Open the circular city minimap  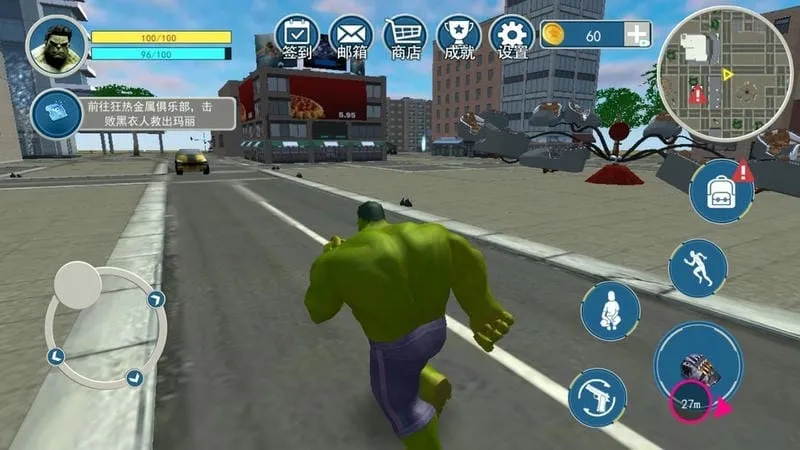point(727,73)
